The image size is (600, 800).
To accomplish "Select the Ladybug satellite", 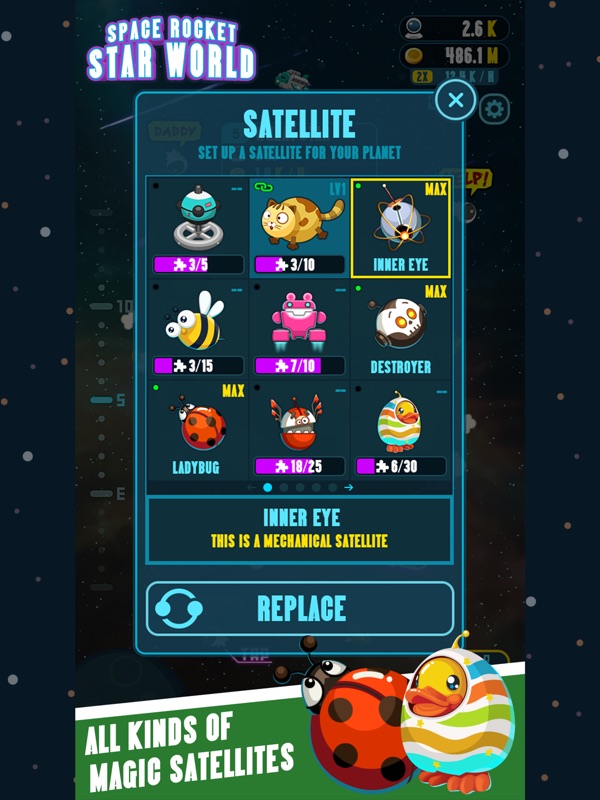I will 198,430.
